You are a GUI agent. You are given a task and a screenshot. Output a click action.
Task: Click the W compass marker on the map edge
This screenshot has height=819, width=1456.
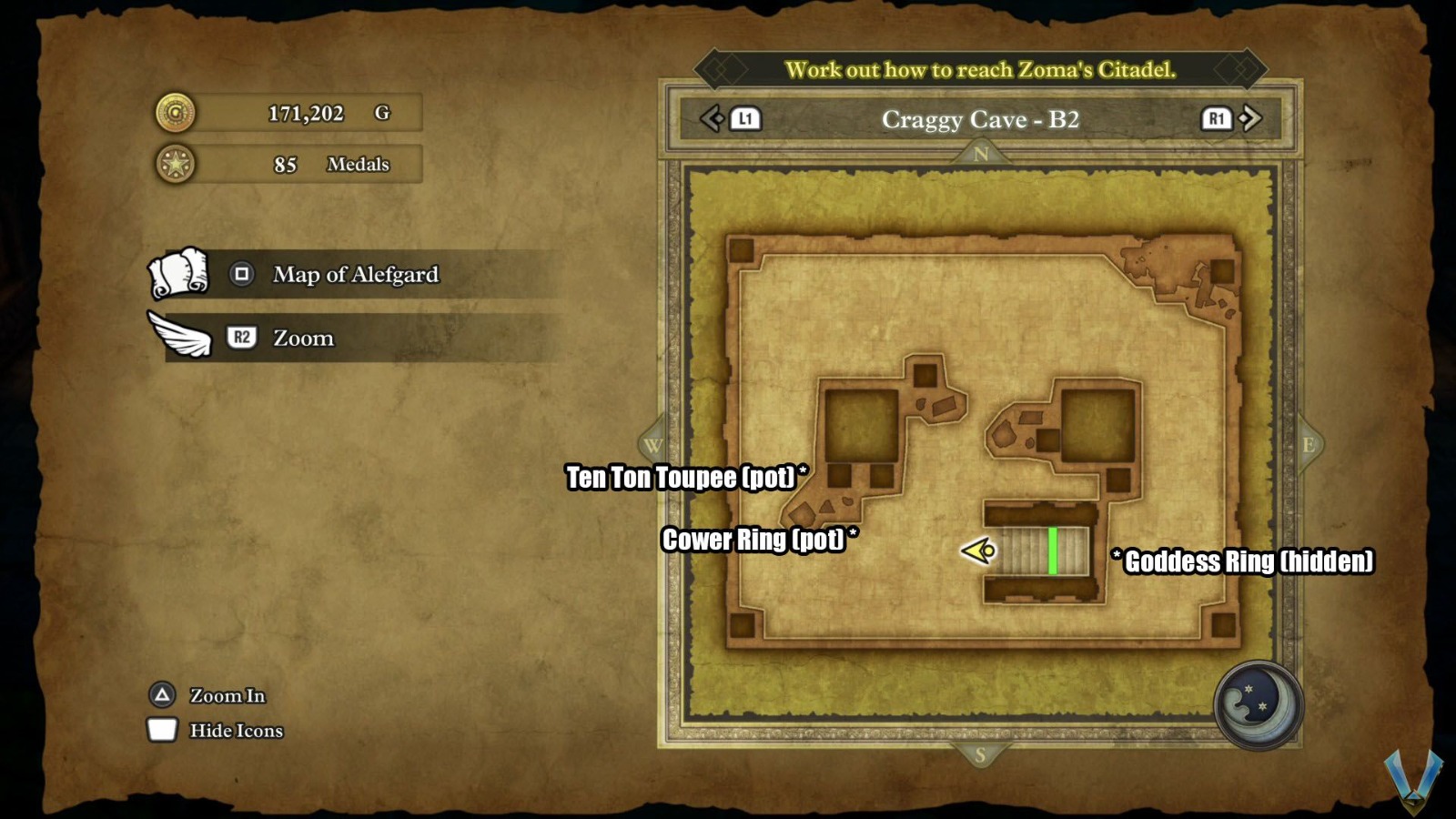(x=652, y=446)
